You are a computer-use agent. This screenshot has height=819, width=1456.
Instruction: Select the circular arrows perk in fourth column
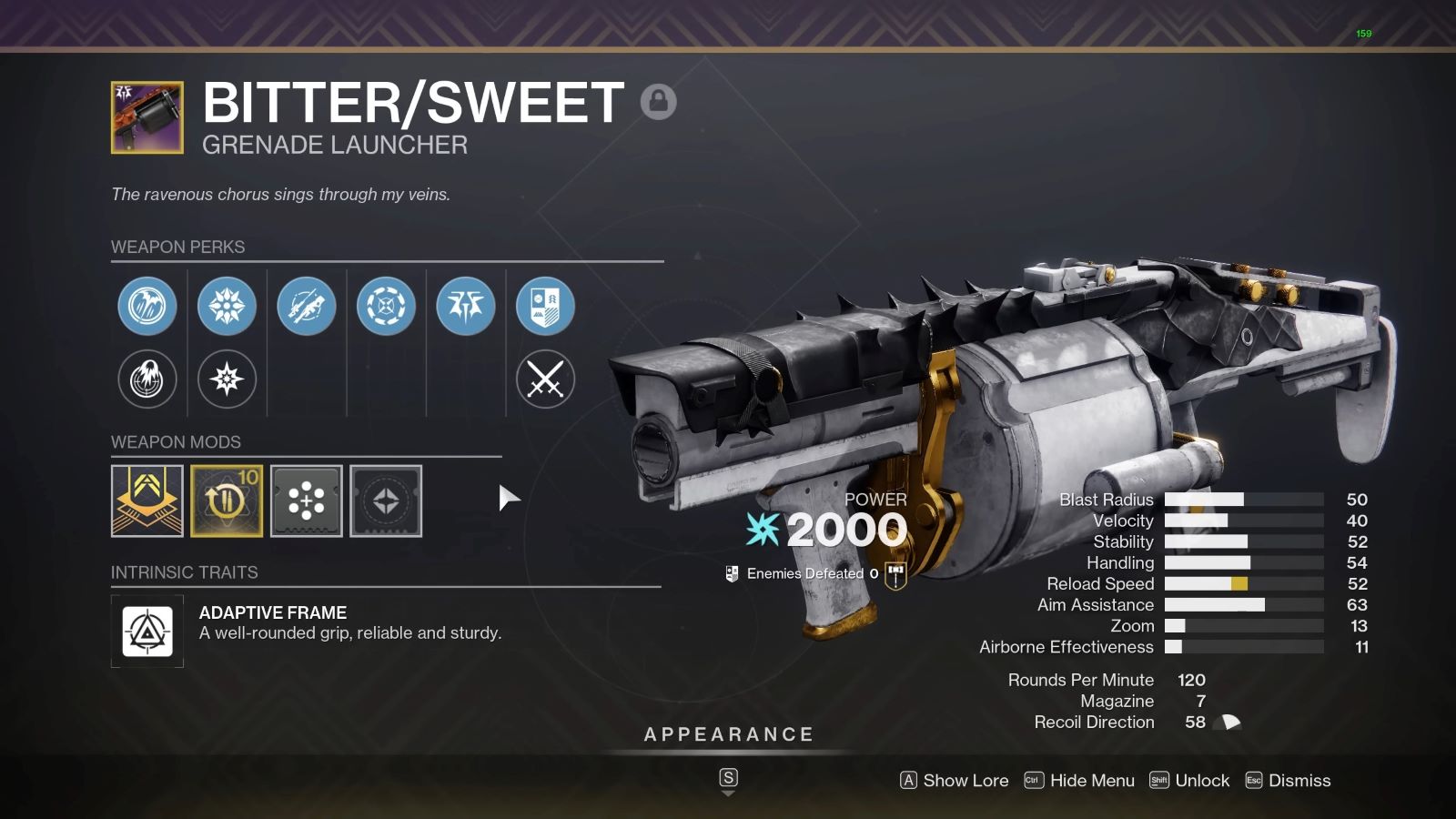[x=386, y=307]
